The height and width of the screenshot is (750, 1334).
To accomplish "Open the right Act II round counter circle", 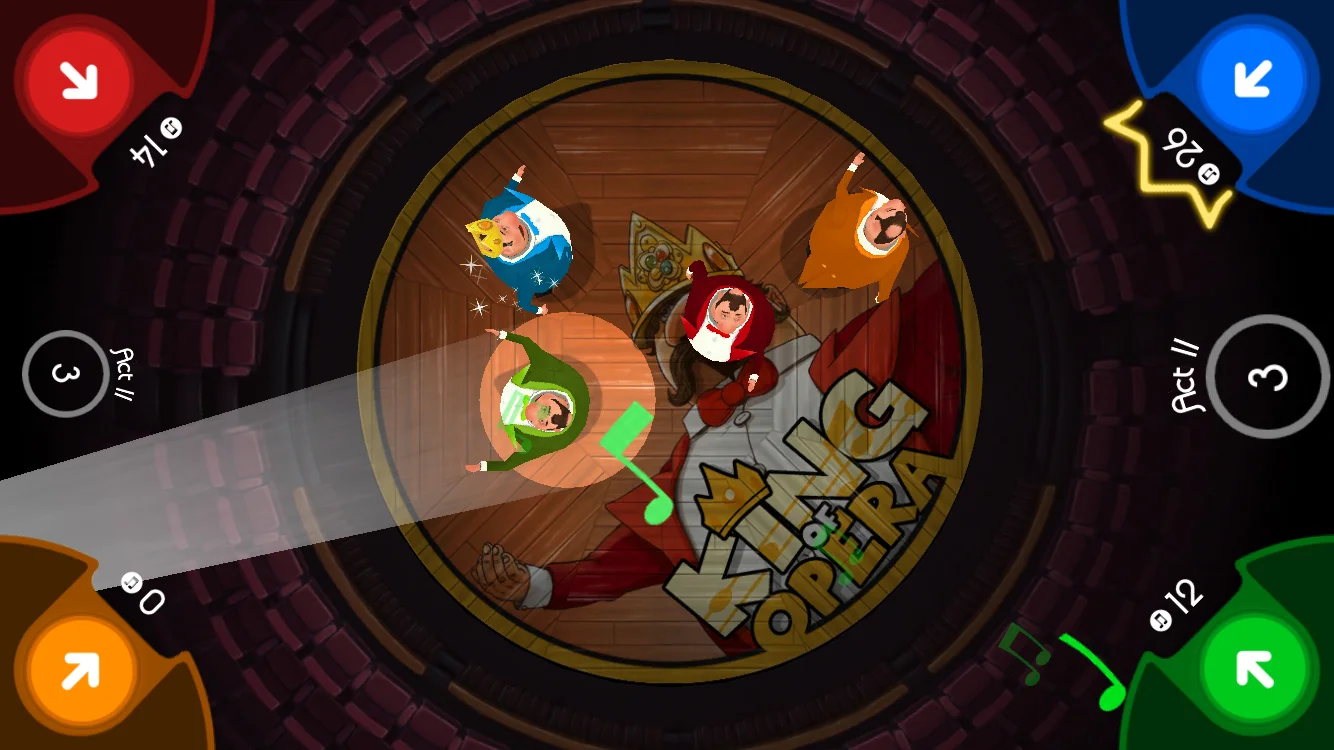I will (x=1267, y=377).
